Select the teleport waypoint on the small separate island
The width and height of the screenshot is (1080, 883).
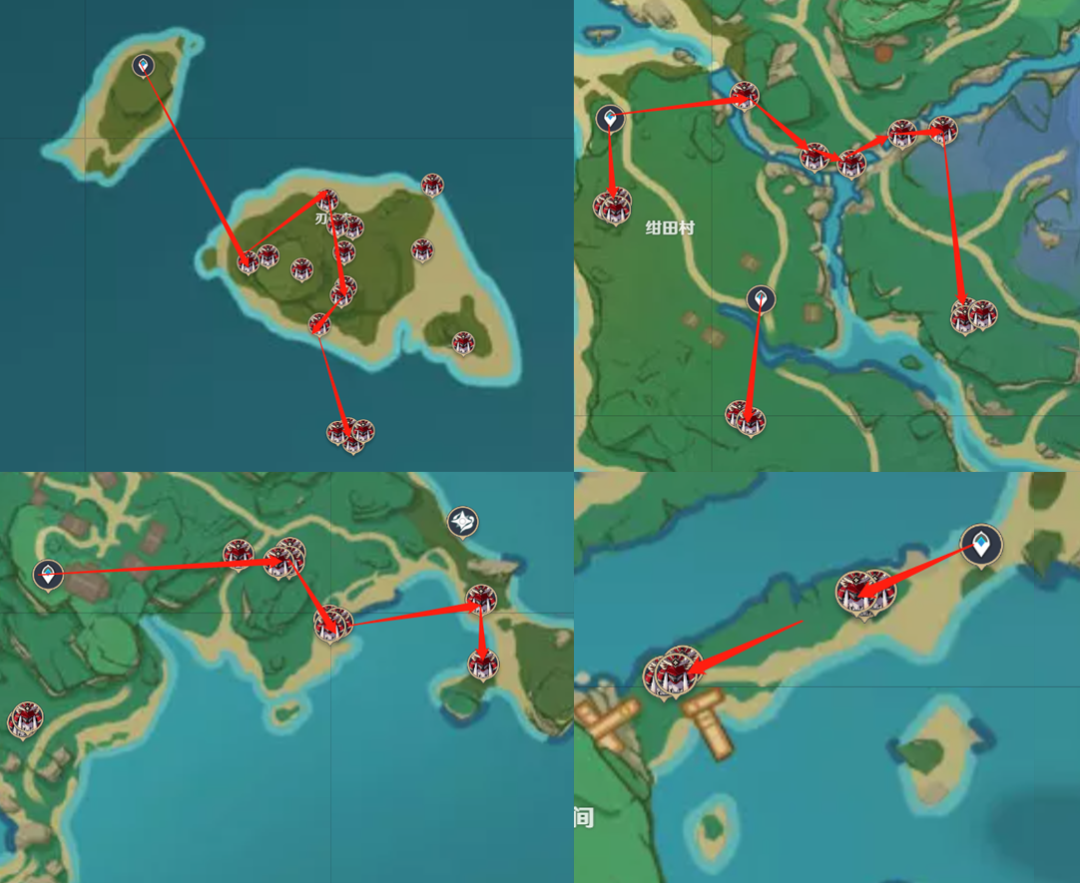click(x=144, y=66)
